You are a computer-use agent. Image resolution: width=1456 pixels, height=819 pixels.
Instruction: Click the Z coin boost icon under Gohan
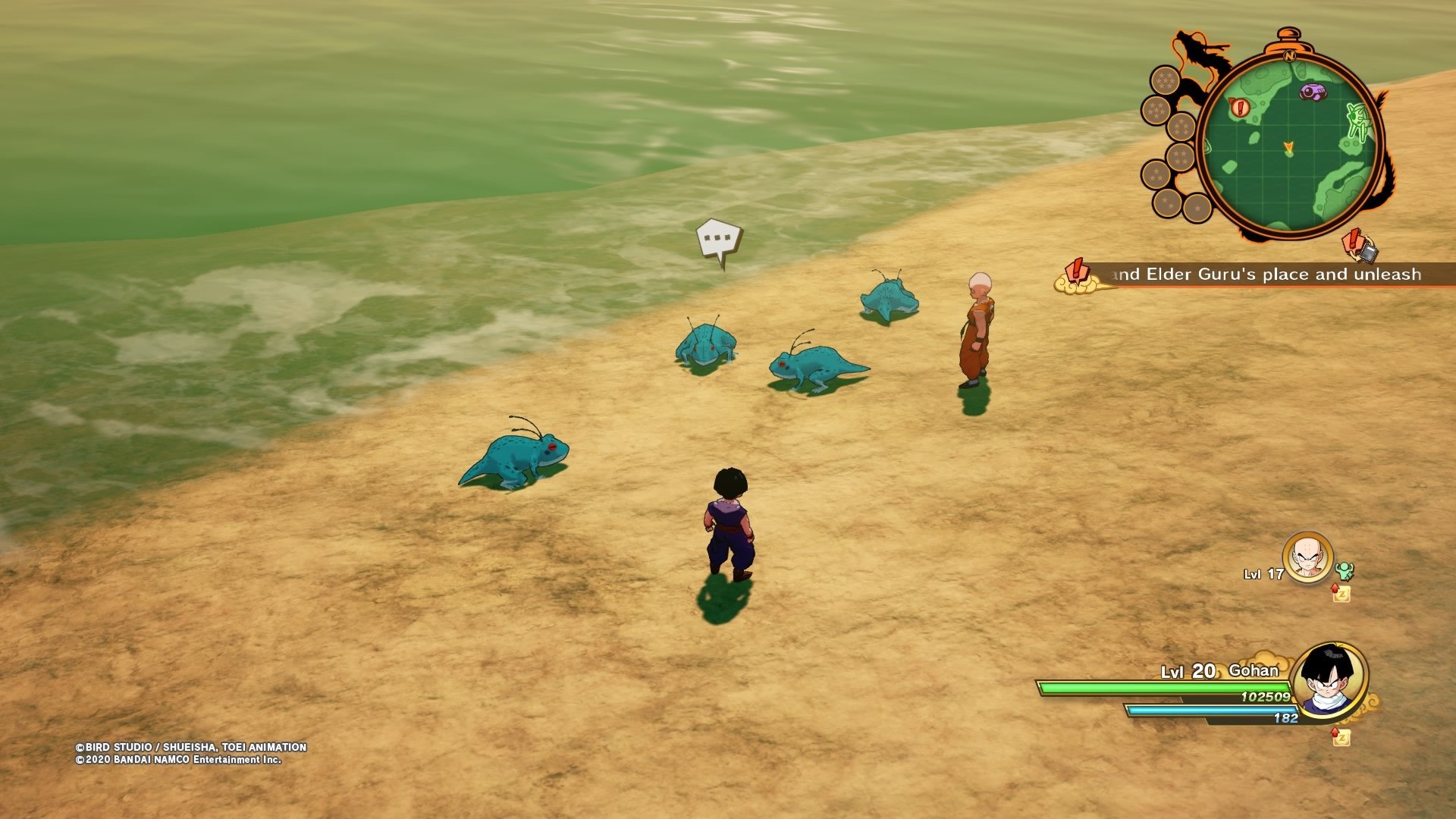pos(1341,736)
